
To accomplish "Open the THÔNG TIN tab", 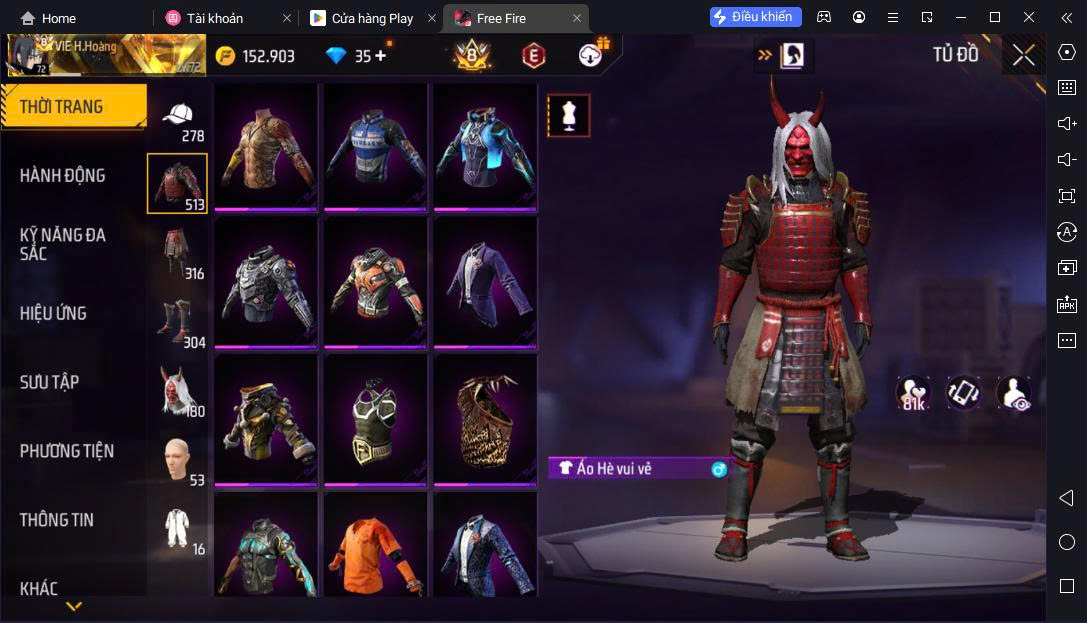I will [x=56, y=520].
